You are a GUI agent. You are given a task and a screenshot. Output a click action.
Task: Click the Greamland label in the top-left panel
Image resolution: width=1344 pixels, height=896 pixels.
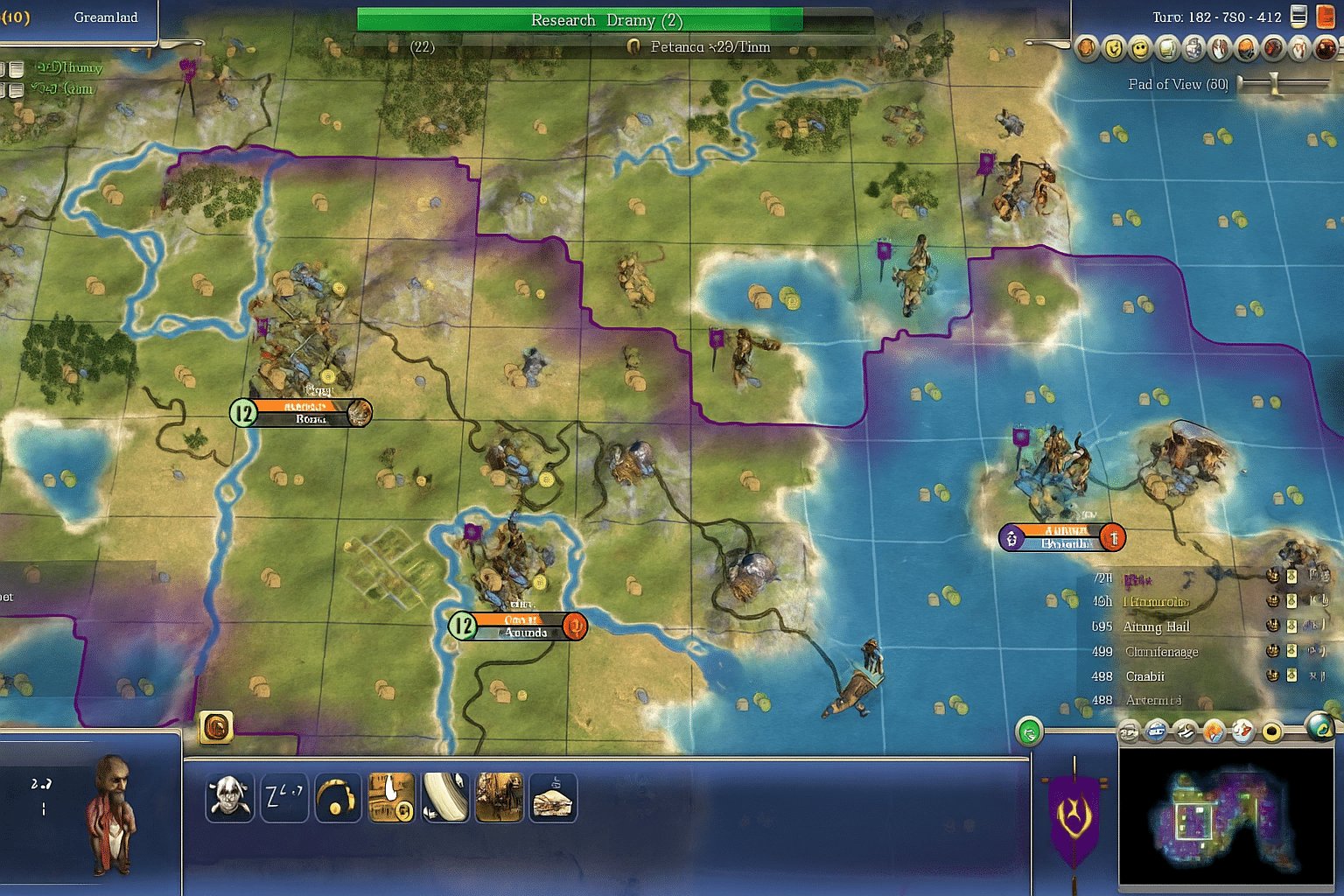[105, 17]
